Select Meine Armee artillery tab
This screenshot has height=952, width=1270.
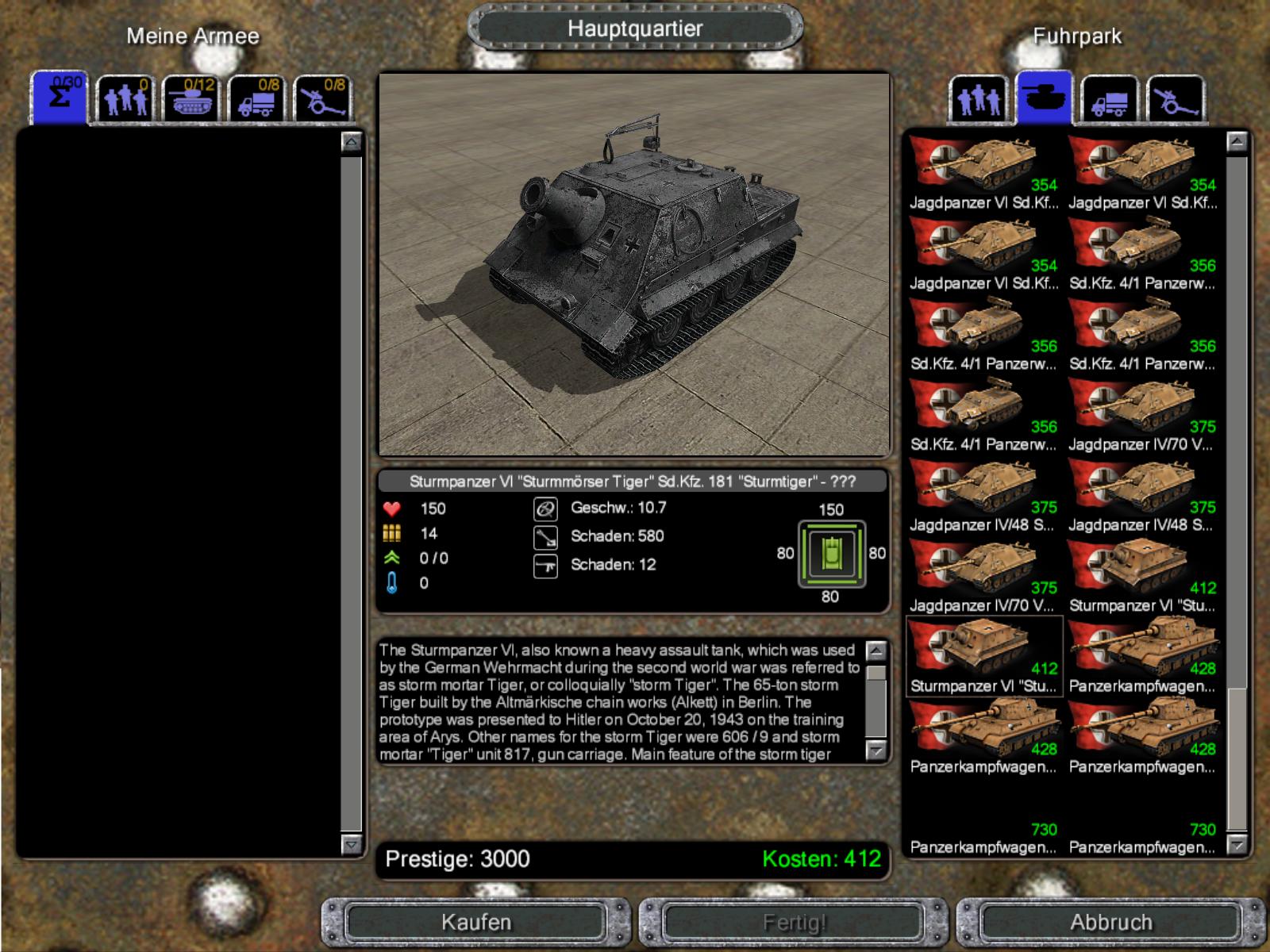[x=322, y=99]
